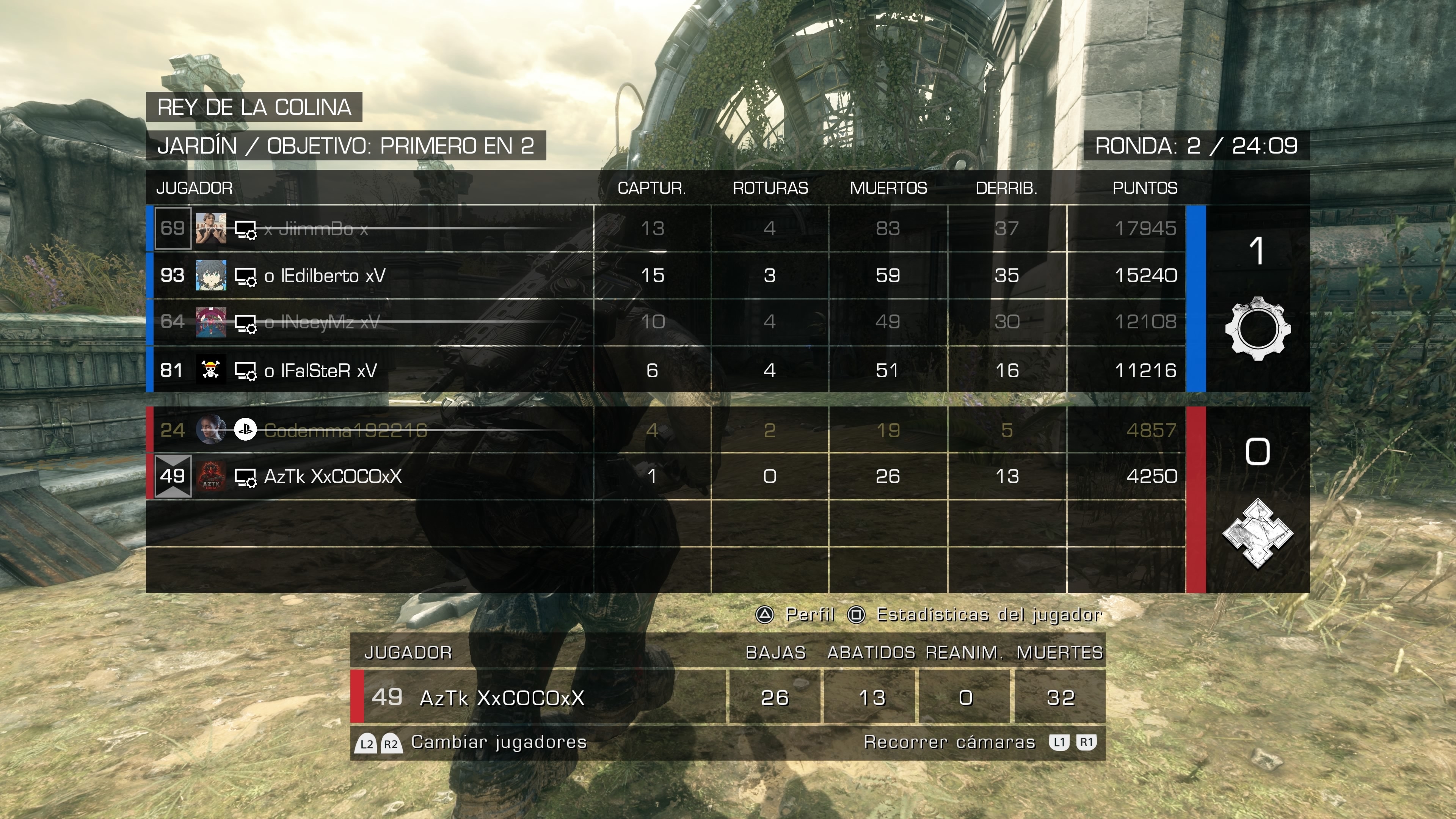Show Estadísticas del jugador
Image resolution: width=1456 pixels, height=819 pixels.
point(976,615)
